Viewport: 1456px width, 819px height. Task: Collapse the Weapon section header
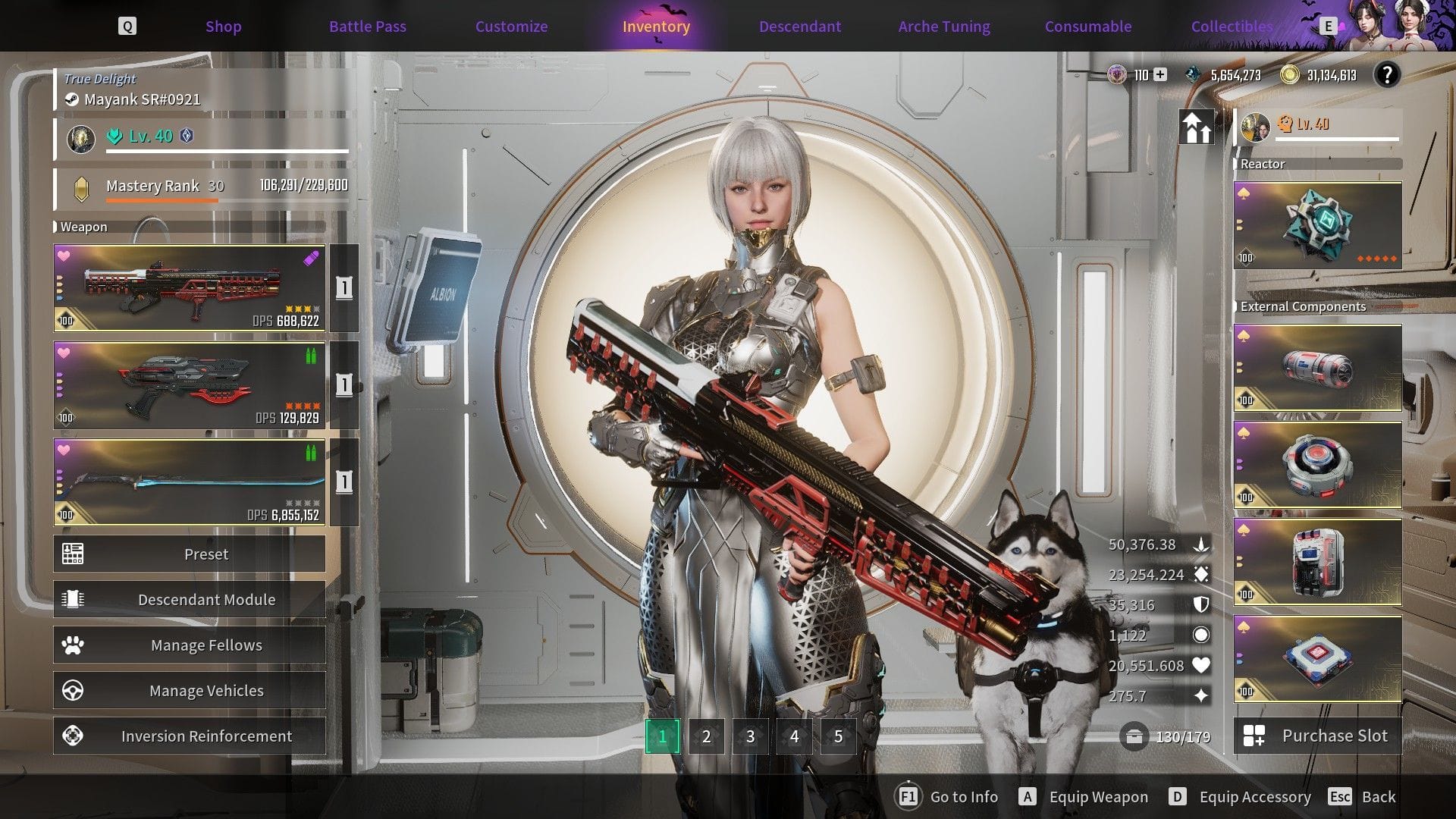(83, 227)
